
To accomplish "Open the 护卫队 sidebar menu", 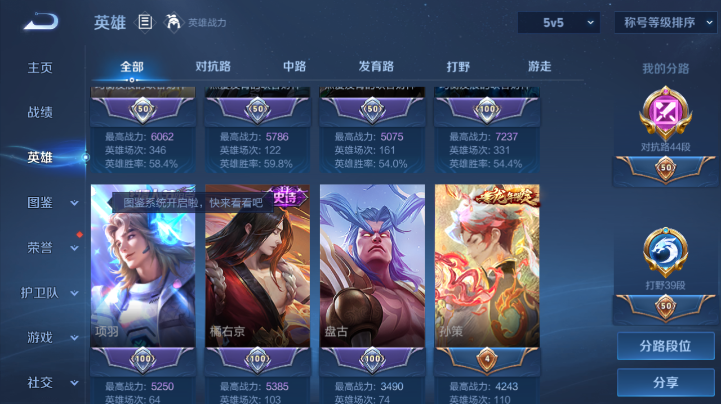I will point(40,292).
